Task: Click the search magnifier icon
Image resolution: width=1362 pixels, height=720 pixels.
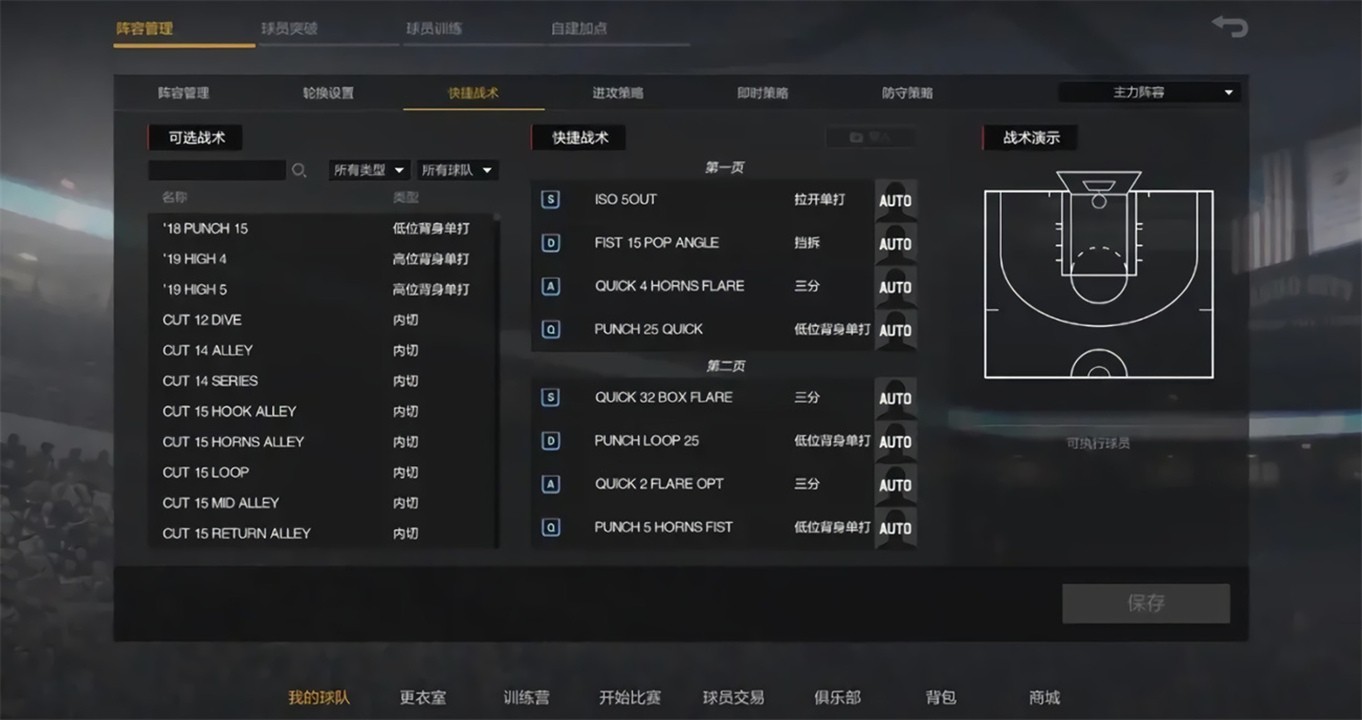Action: 299,170
